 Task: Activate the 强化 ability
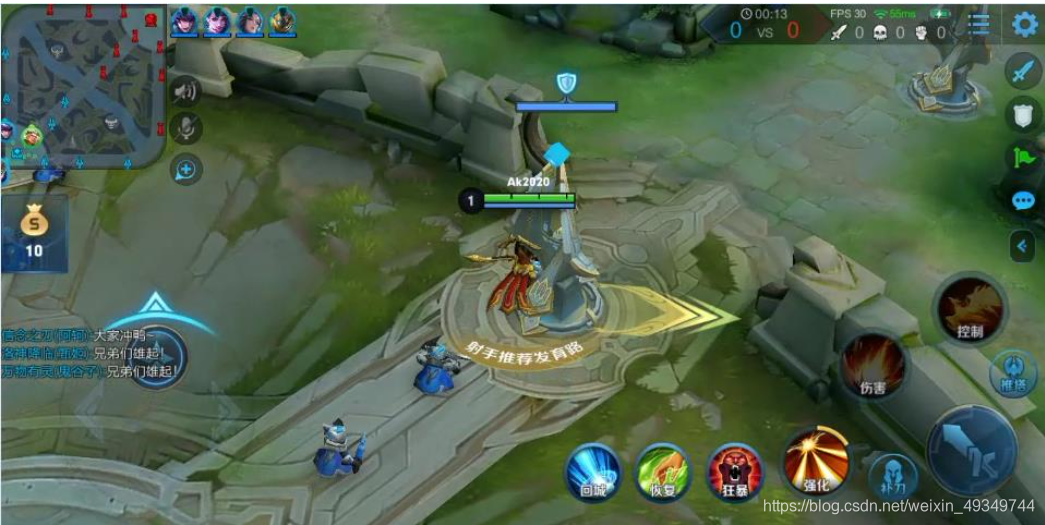816,462
